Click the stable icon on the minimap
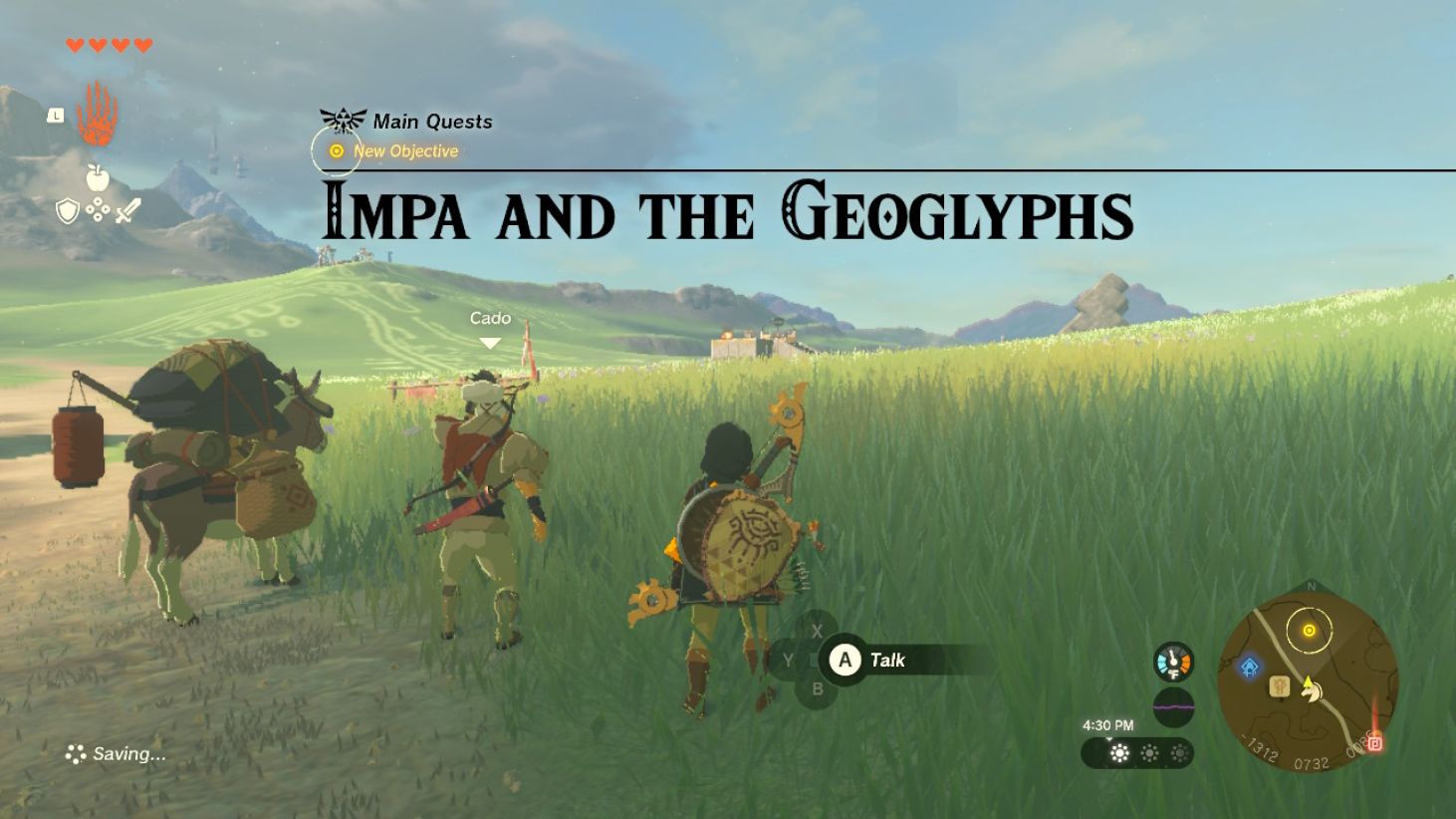The width and height of the screenshot is (1456, 819). (x=1280, y=687)
